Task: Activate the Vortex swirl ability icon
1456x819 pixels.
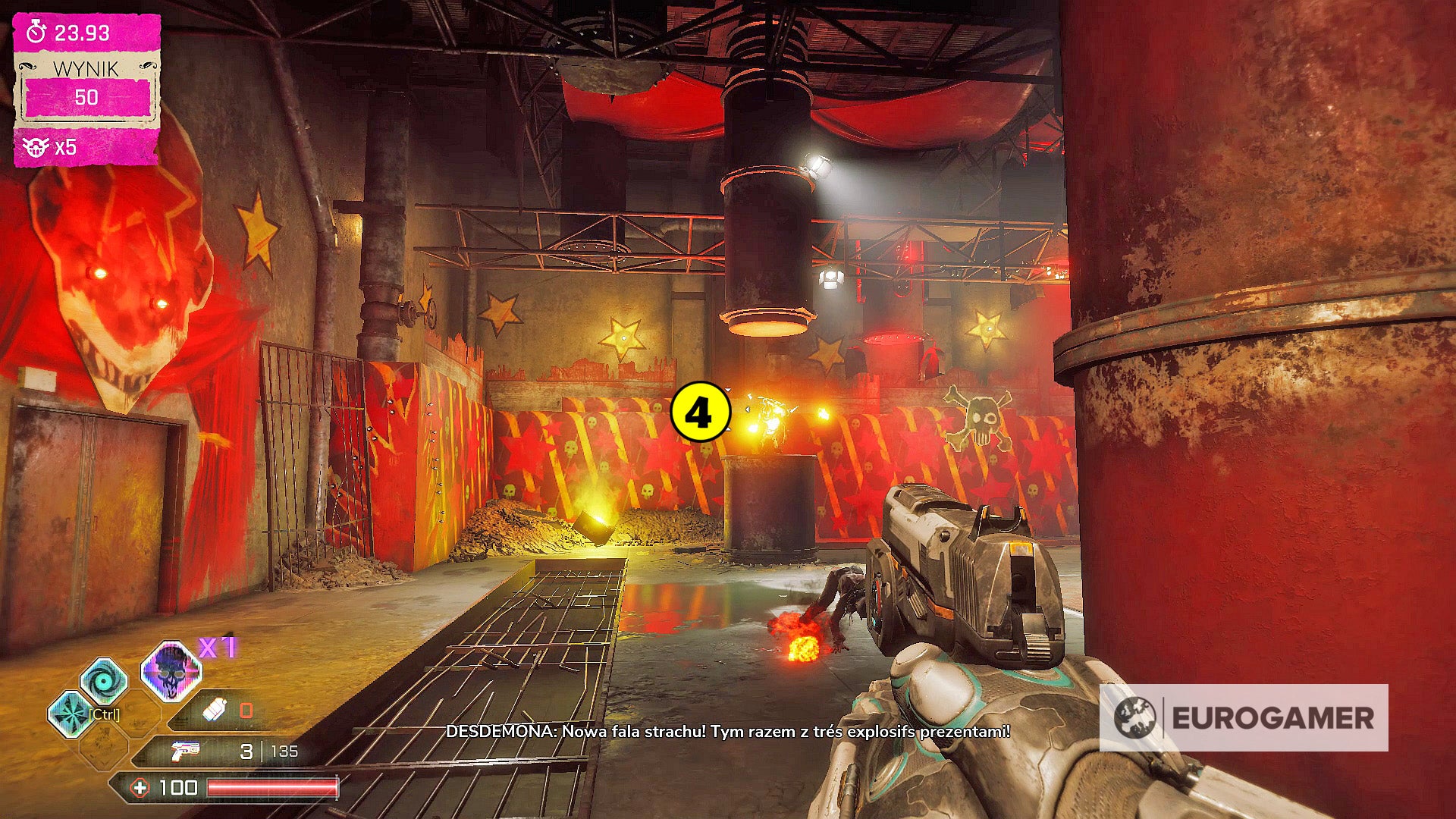Action: [x=104, y=680]
